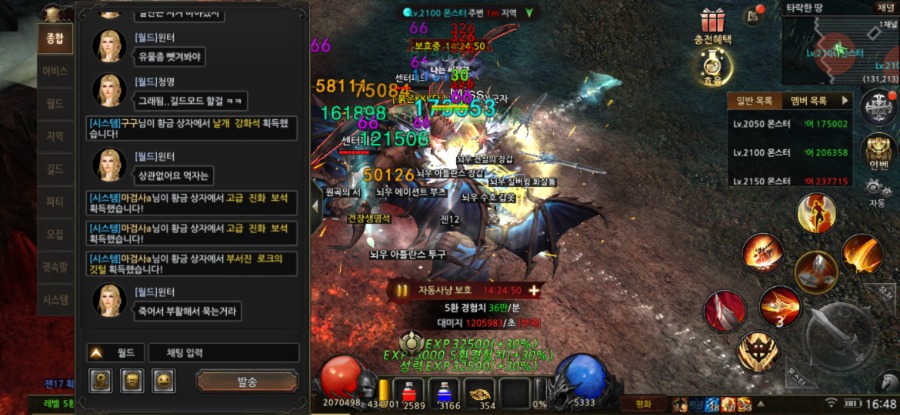The height and width of the screenshot is (415, 900).
Task: Open the 타락한 땅 minimap
Action: click(x=838, y=51)
